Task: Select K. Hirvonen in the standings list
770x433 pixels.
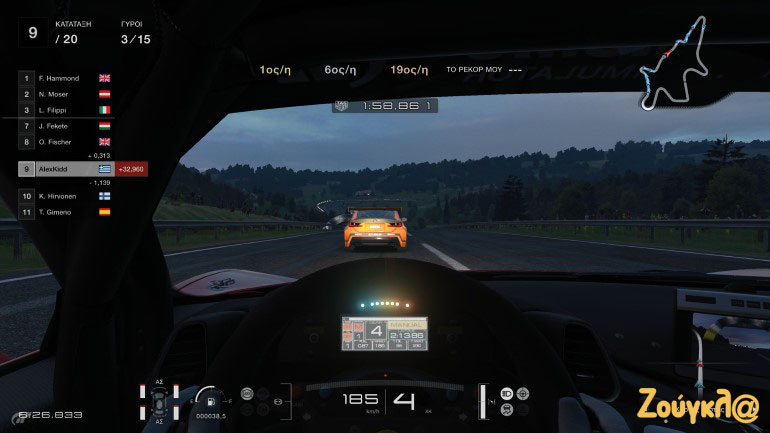Action: [66, 196]
